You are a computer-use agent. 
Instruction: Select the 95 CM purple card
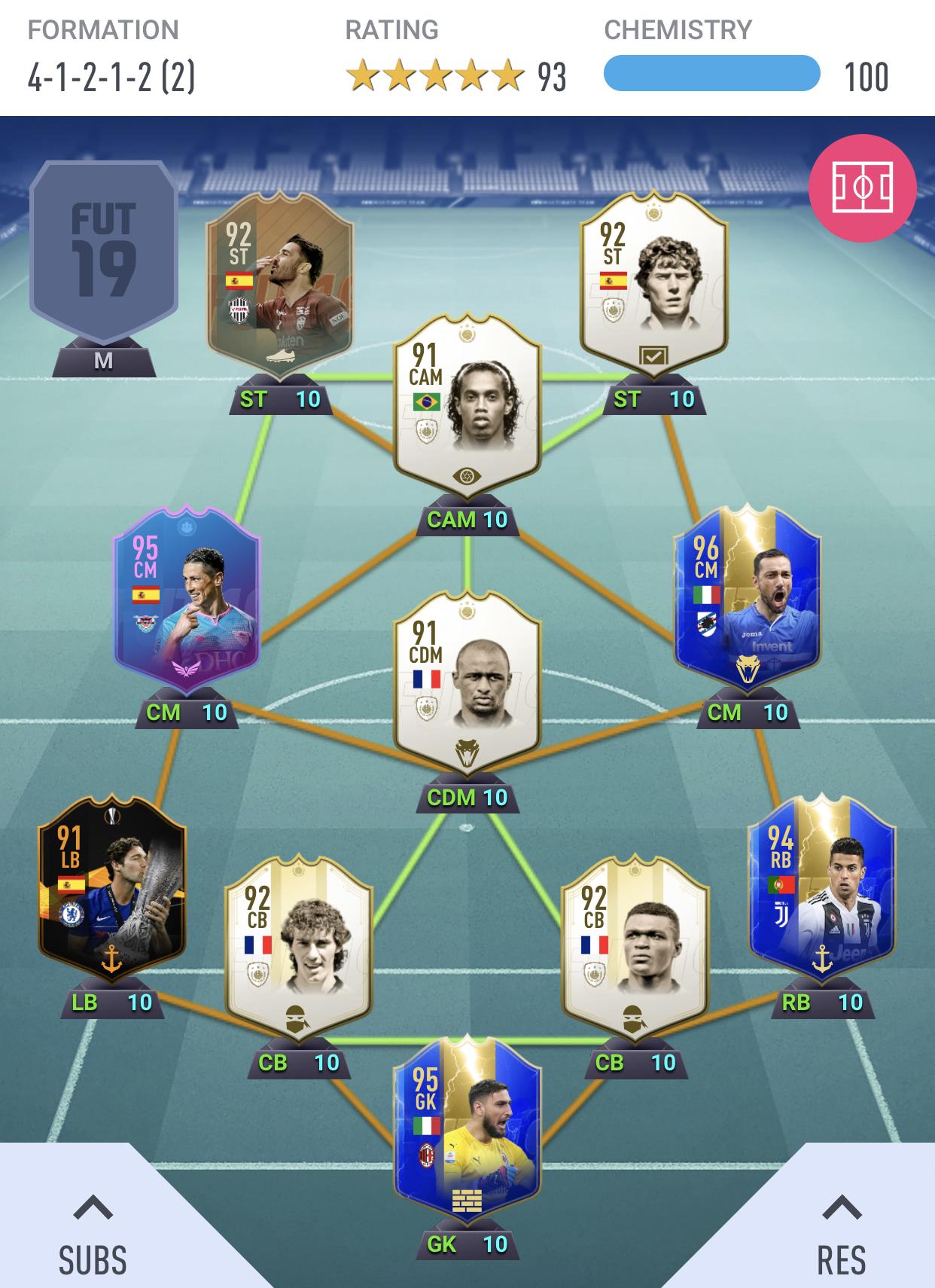click(x=187, y=603)
